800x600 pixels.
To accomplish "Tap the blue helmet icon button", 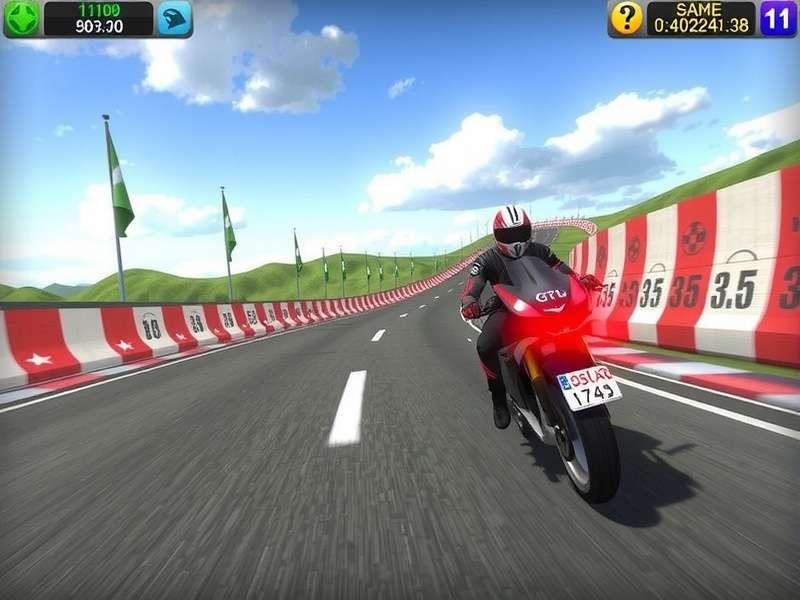I will tap(174, 18).
